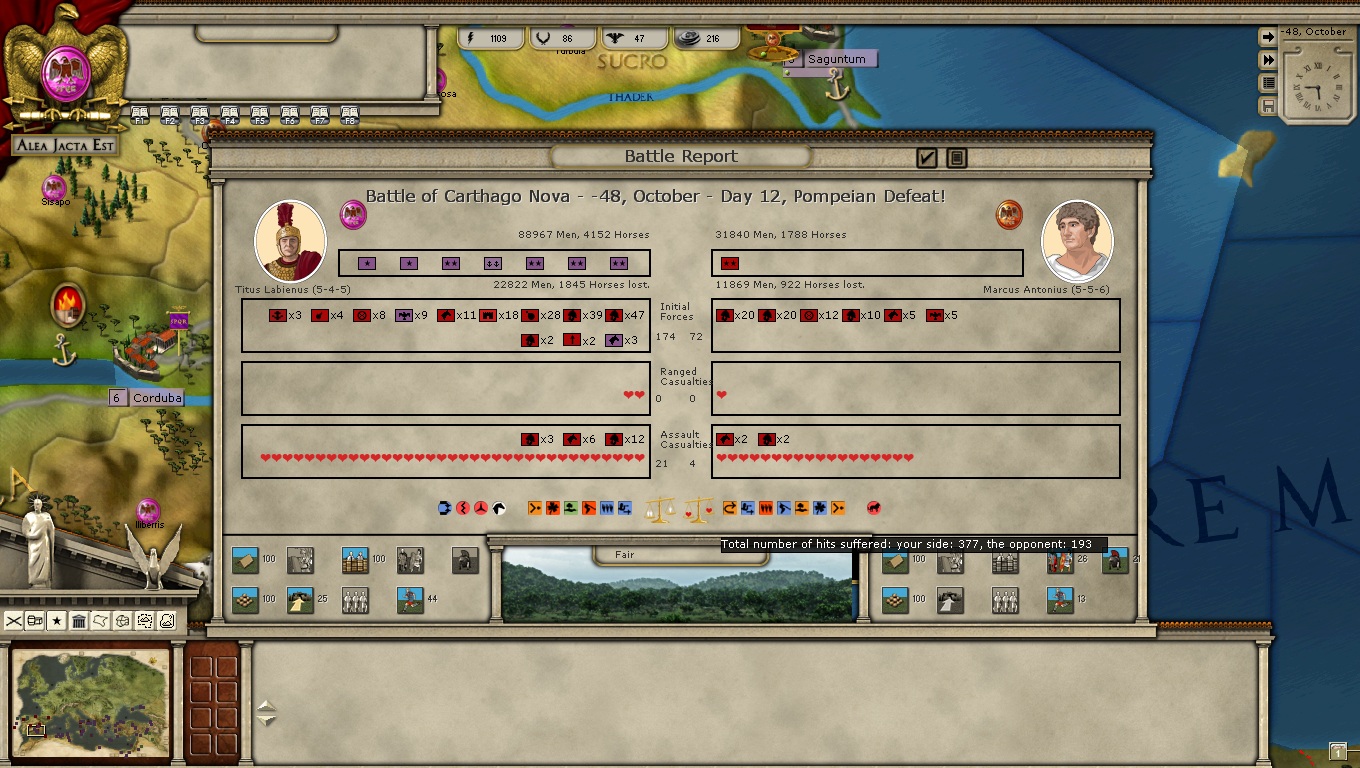Show the temple building map filter
Image resolution: width=1360 pixels, height=768 pixels.
[x=79, y=621]
